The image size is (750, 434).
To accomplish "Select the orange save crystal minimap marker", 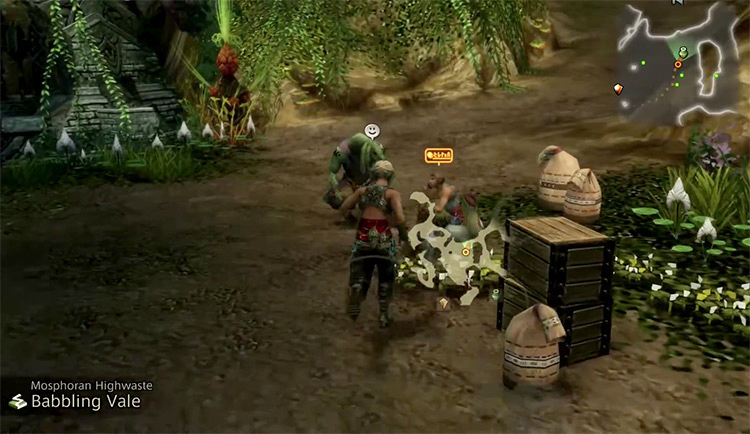I will click(x=617, y=89).
